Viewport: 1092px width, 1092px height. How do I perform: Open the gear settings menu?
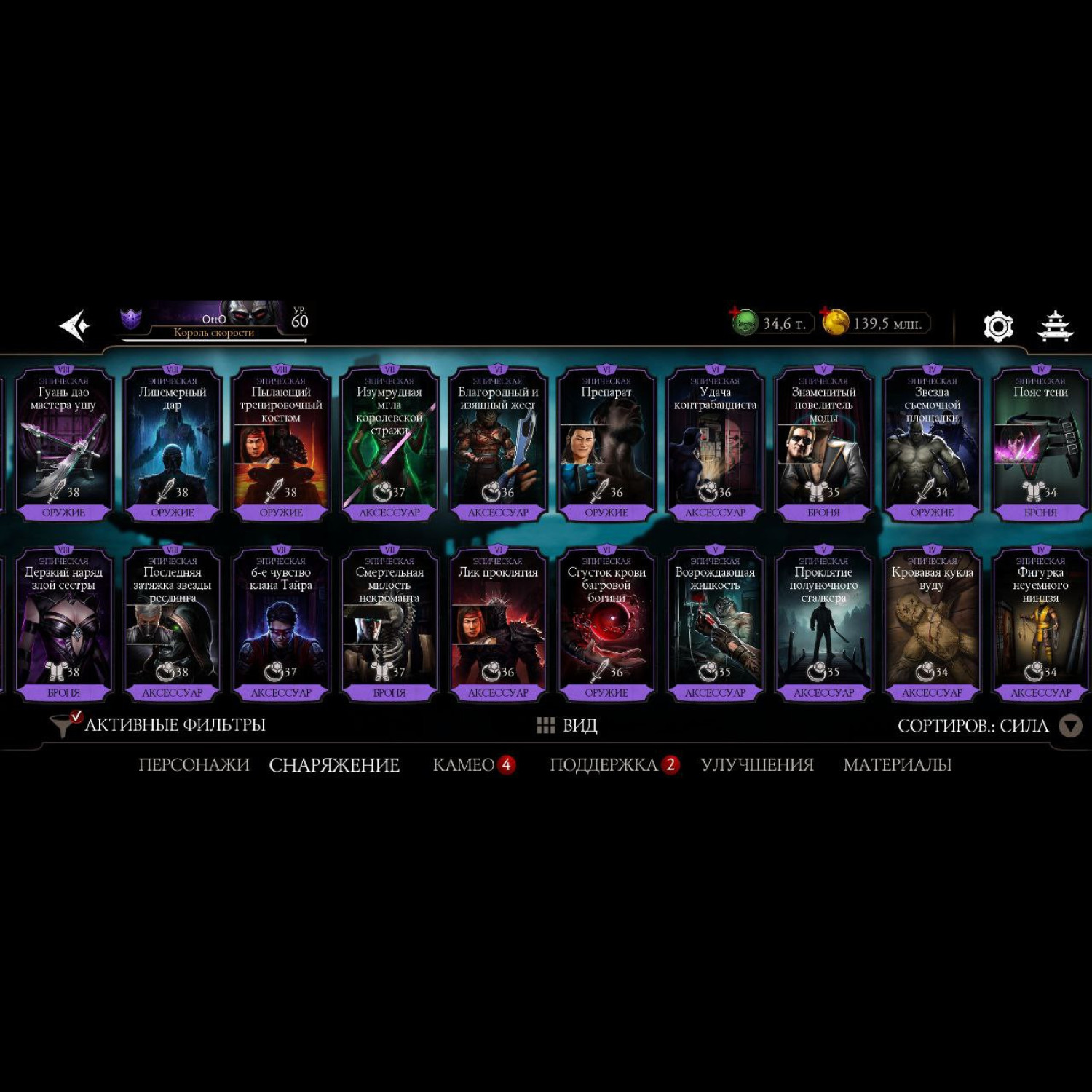[997, 326]
